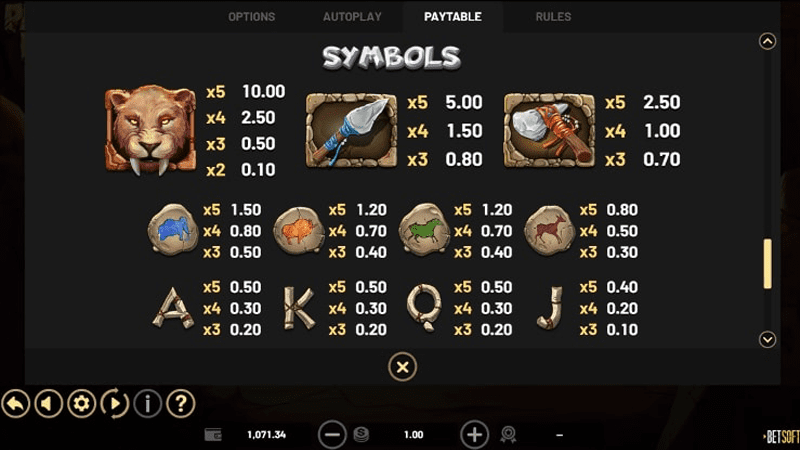Open help with the question mark button
800x450 pixels.
coord(180,404)
